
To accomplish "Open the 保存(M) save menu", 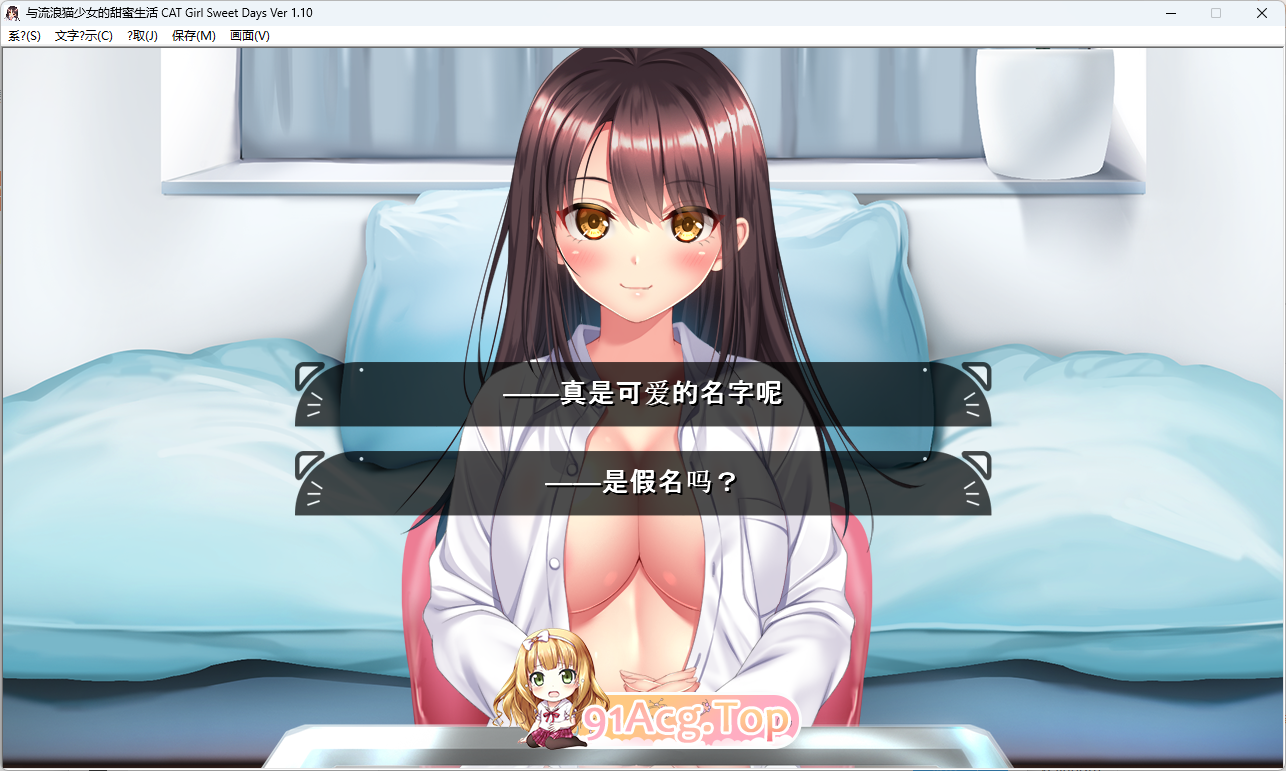I will pyautogui.click(x=192, y=35).
